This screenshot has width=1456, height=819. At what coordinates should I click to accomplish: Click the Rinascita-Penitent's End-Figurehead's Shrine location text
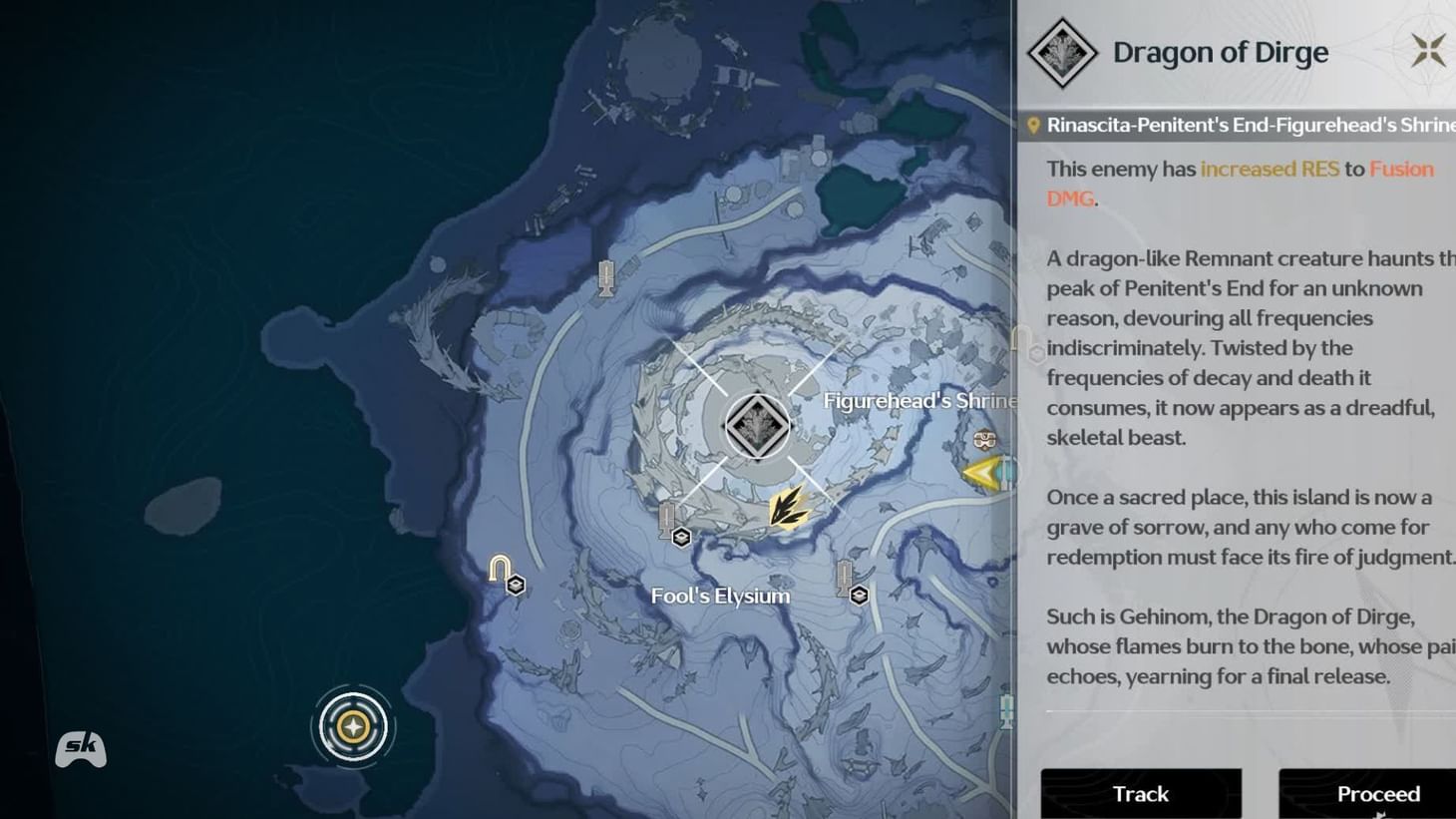[1247, 124]
